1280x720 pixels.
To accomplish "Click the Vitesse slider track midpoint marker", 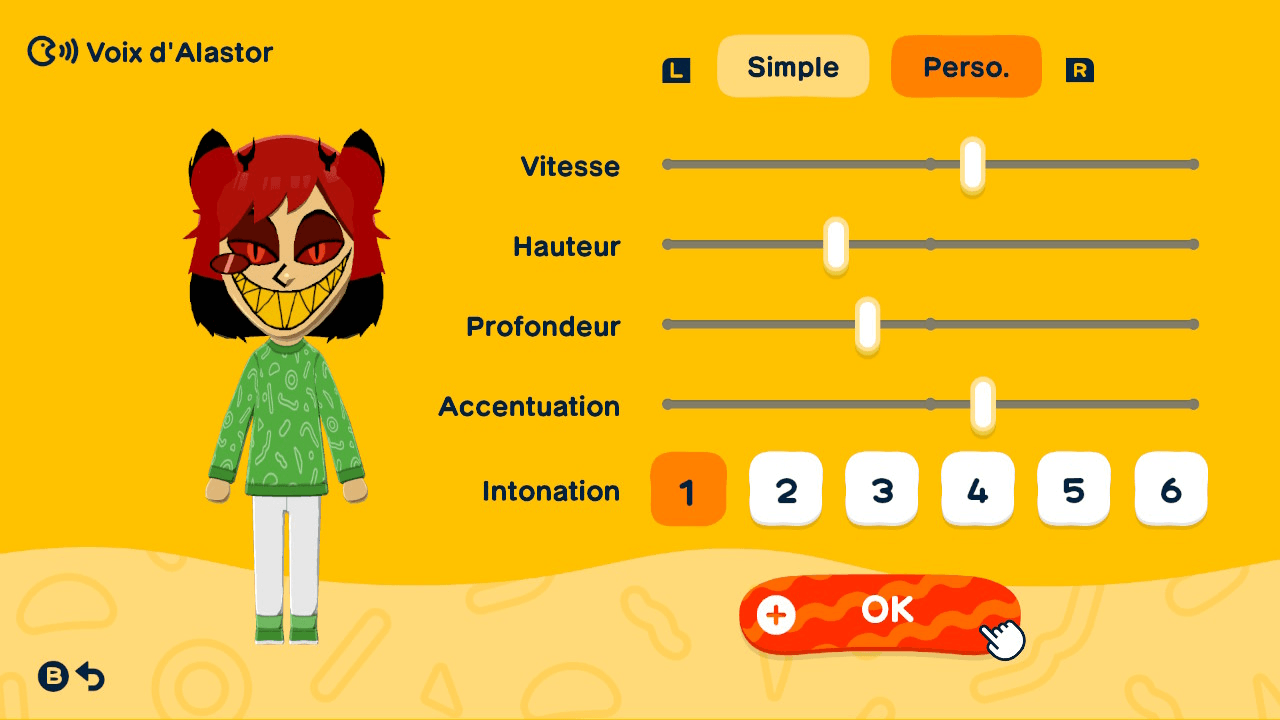I will (930, 163).
